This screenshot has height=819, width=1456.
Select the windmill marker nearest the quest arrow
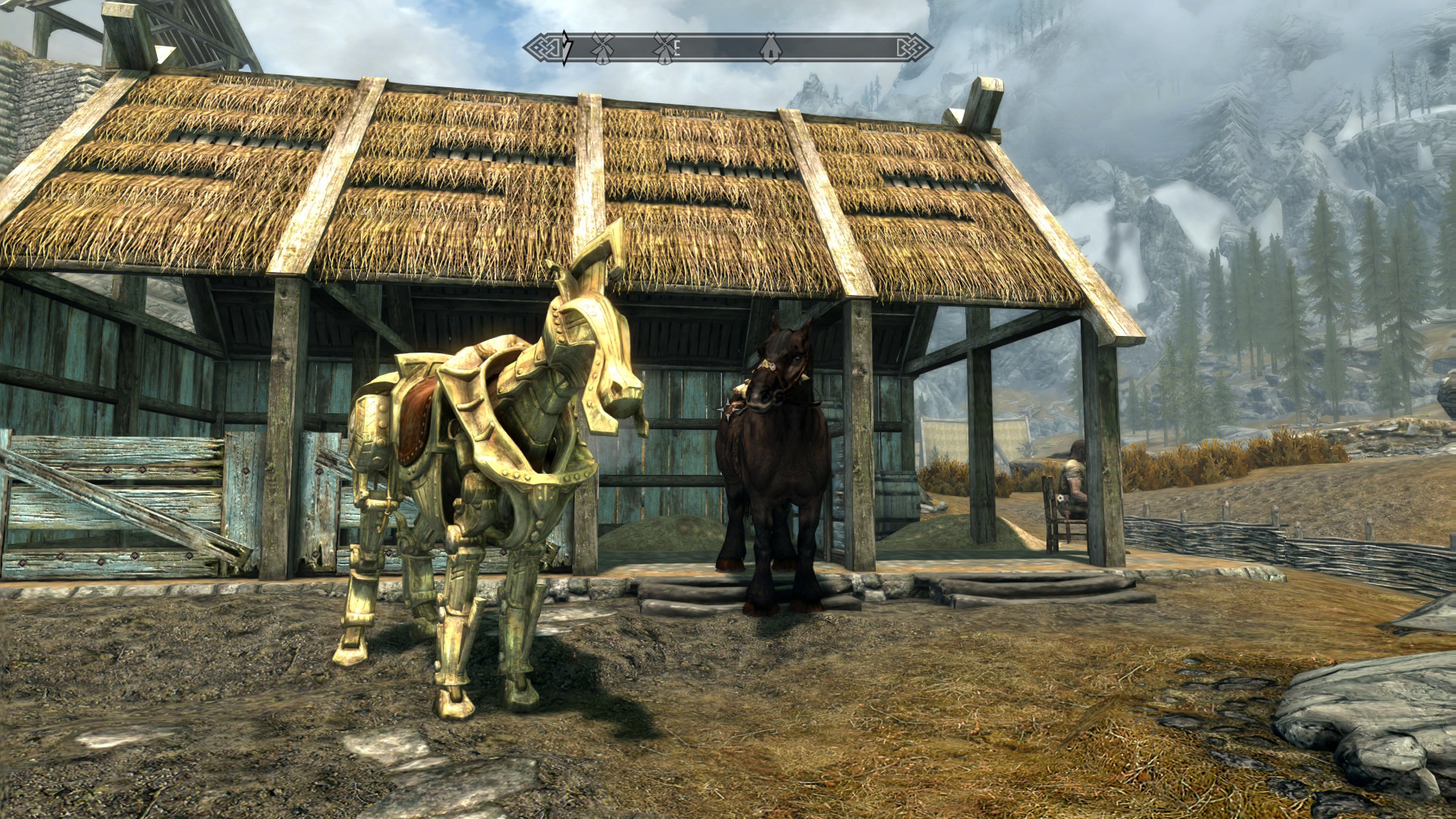602,48
